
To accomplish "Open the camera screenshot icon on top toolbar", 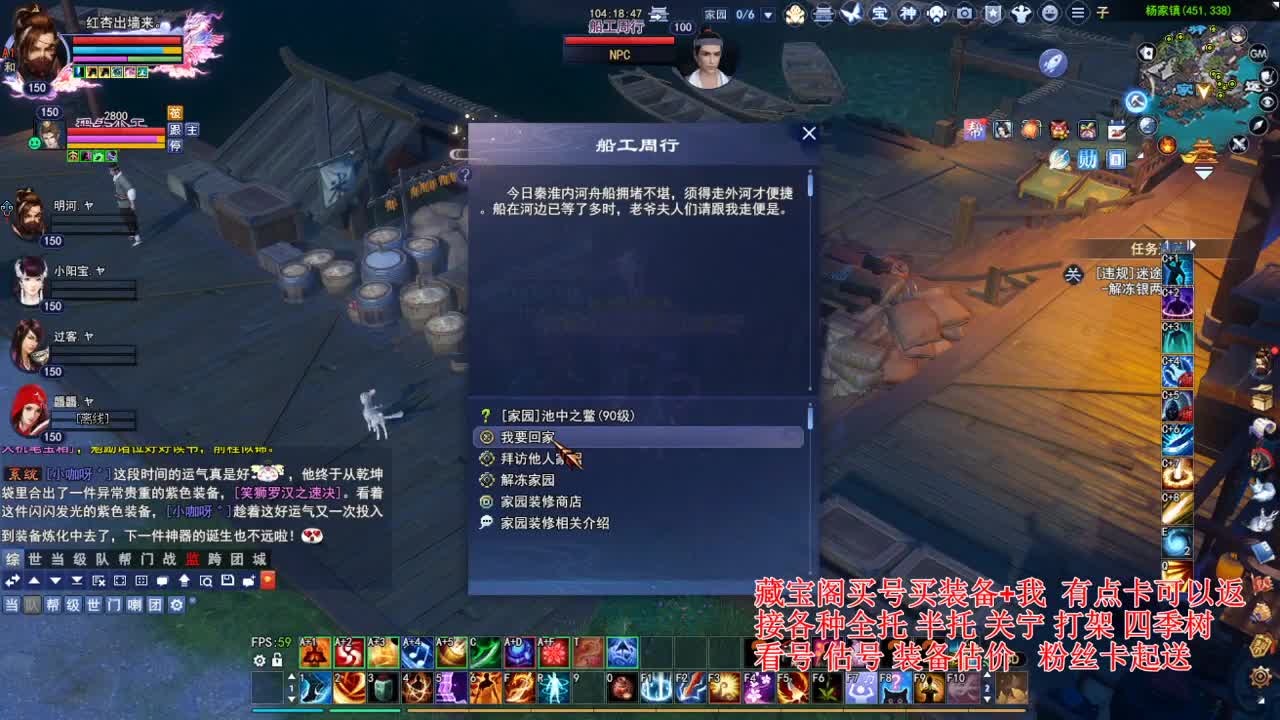I will tap(963, 15).
